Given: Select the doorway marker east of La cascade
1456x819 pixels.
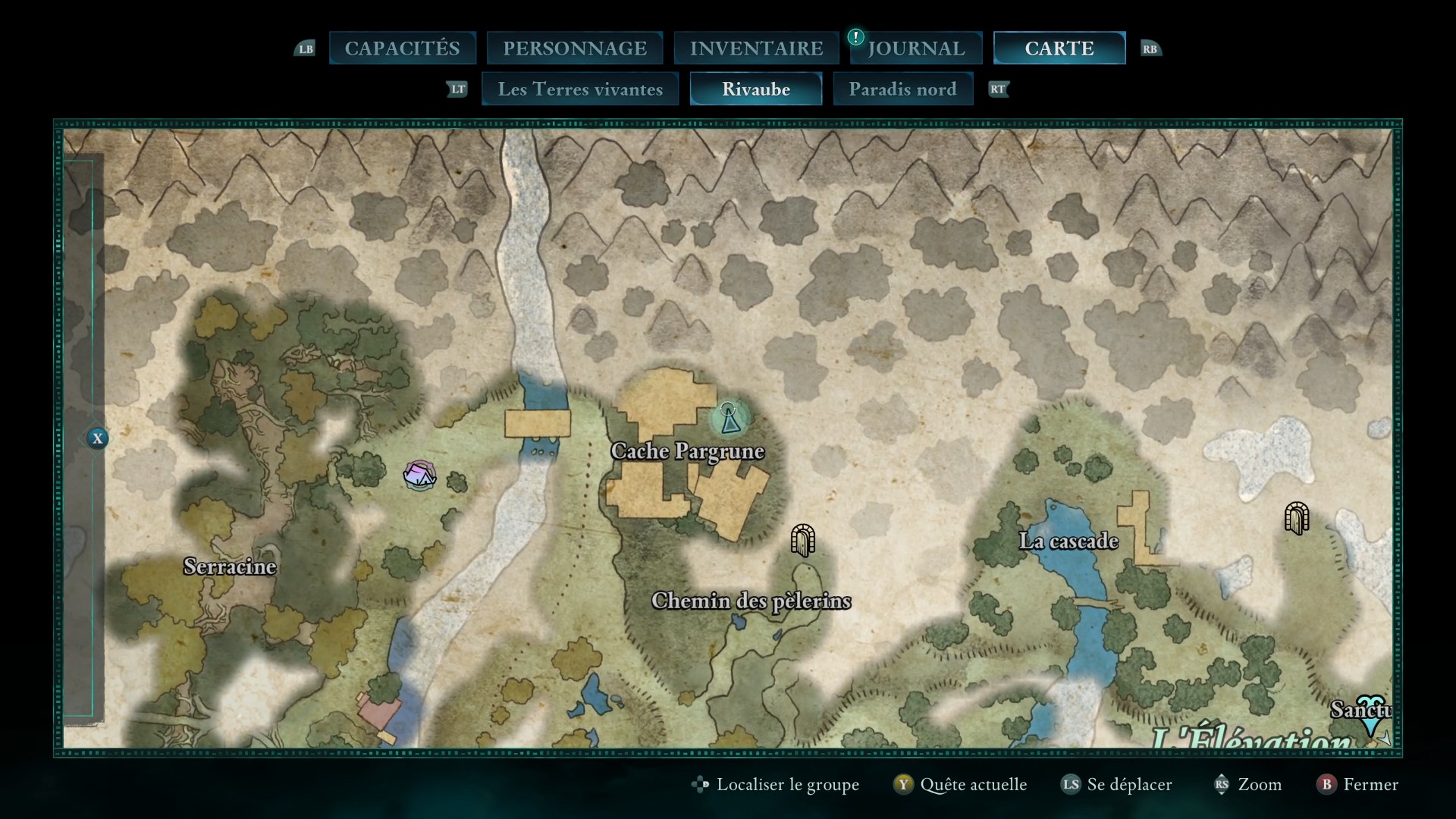Looking at the screenshot, I should [x=1297, y=519].
